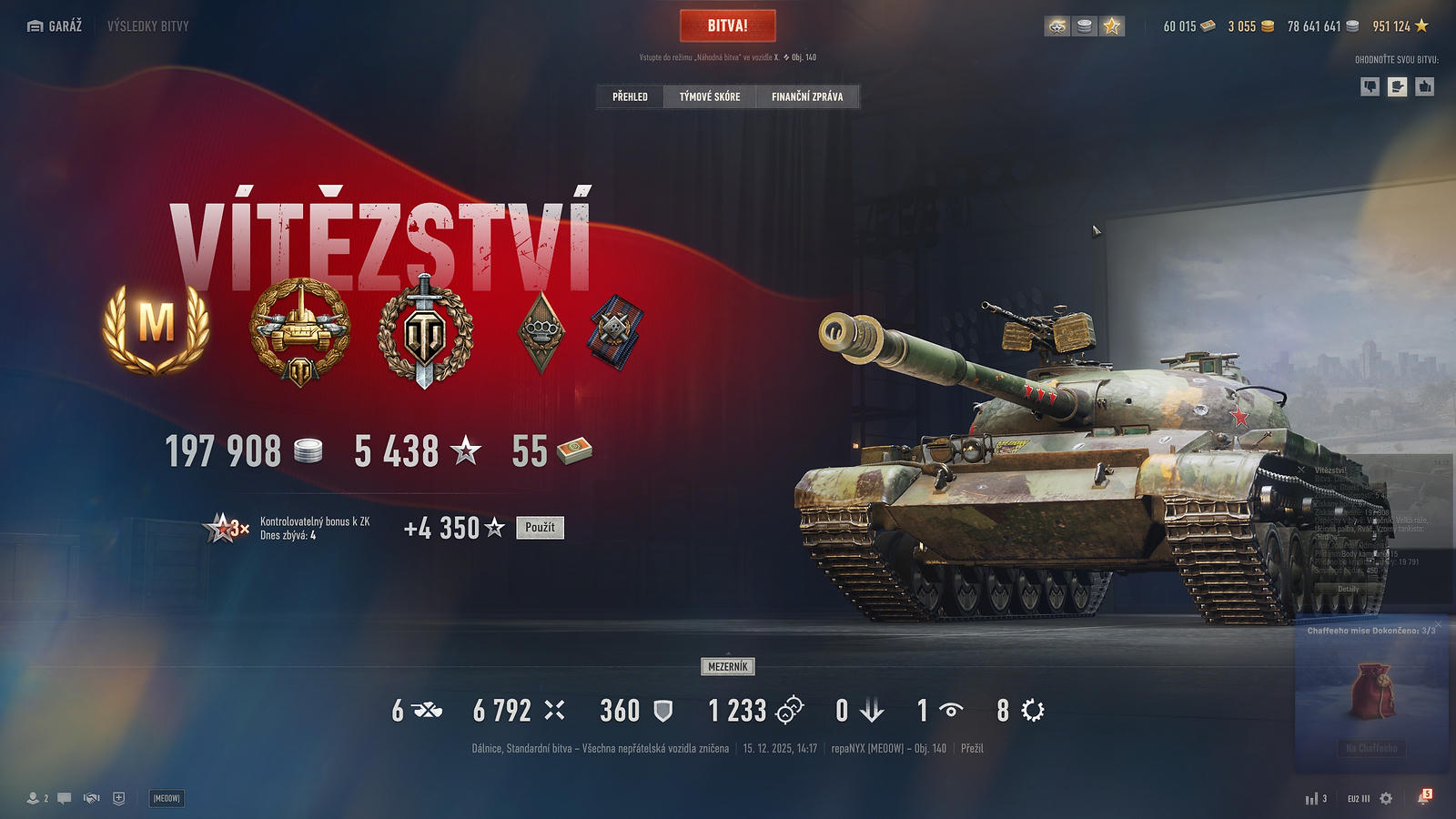Open the contacts list icon

point(35,798)
